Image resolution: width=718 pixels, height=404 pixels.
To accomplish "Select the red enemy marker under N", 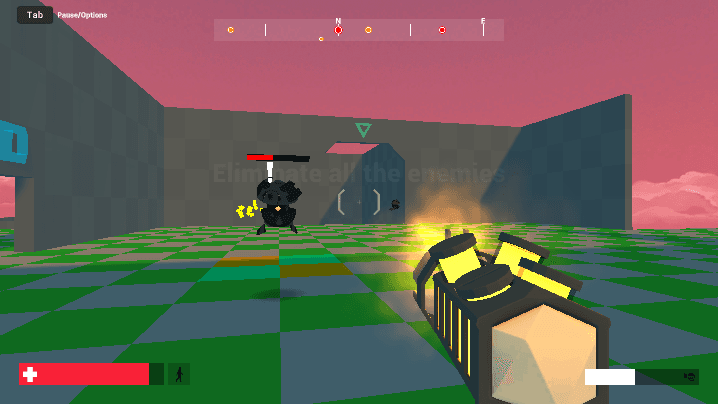I will click(338, 30).
